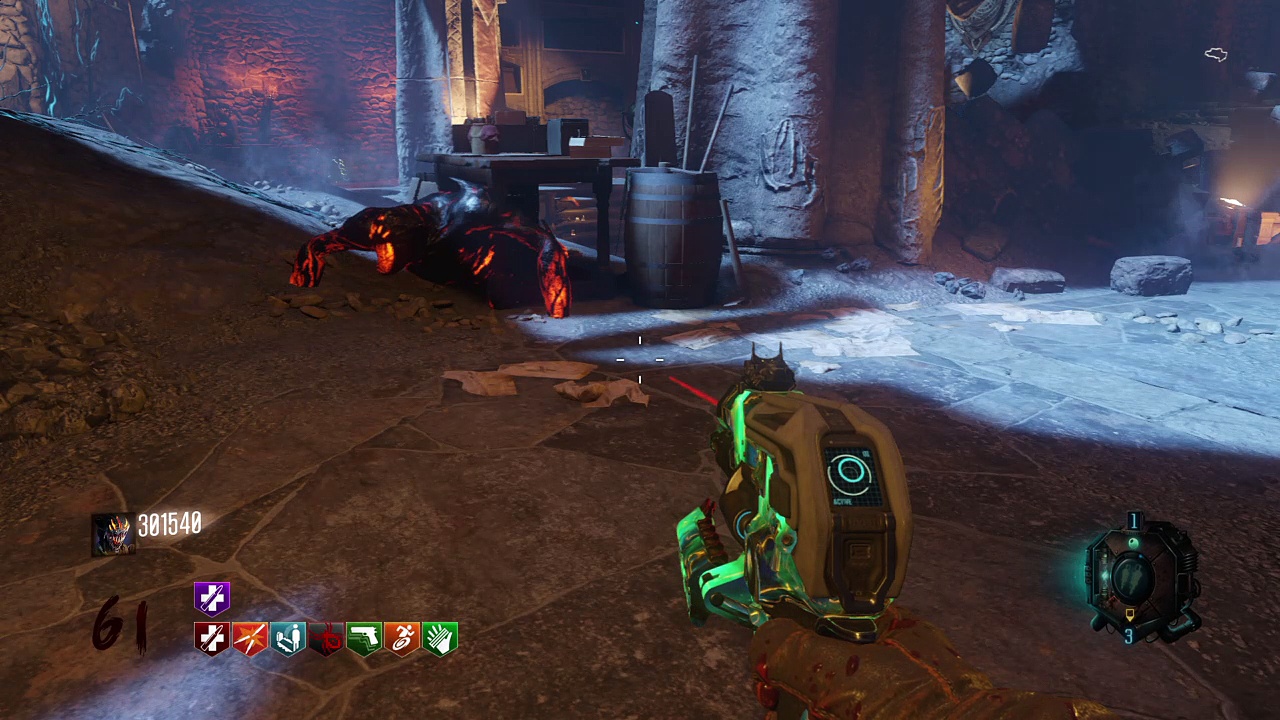This screenshot has width=1280, height=720.
Task: Choose the Mule Kick green pistol perk
Action: [364, 638]
